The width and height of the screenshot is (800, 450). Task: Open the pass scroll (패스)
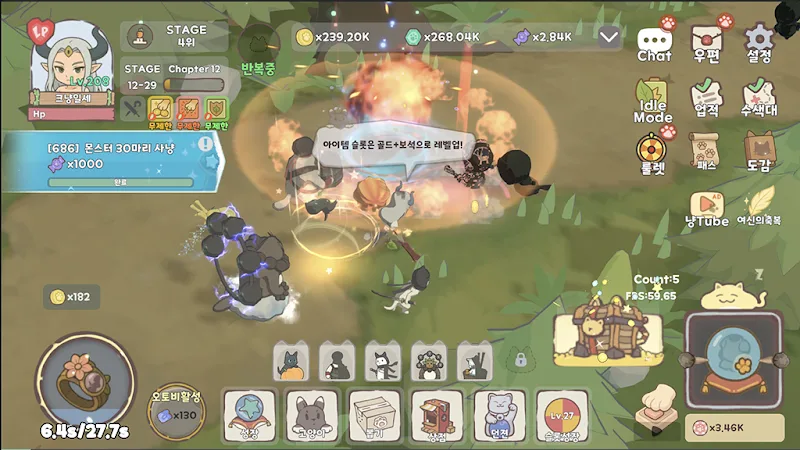707,152
